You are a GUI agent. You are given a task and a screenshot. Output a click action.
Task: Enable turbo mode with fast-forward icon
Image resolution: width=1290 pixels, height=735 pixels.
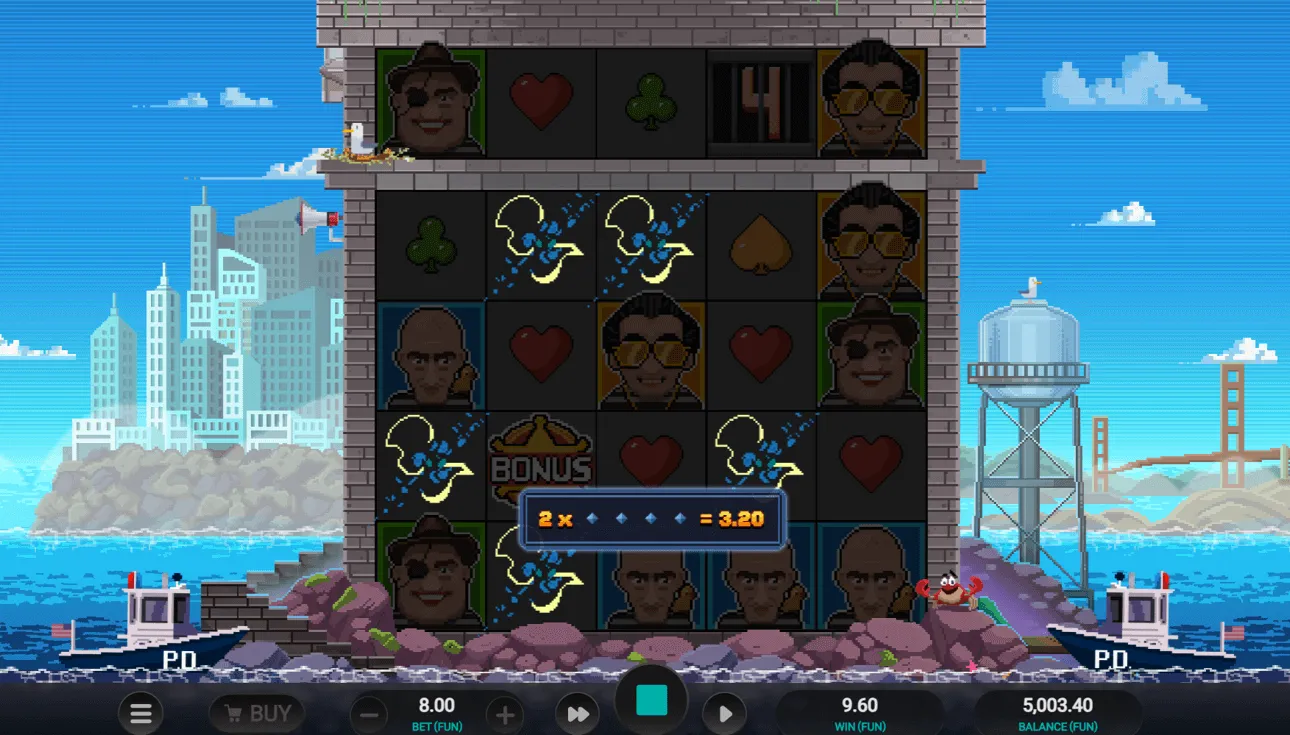pyautogui.click(x=578, y=713)
